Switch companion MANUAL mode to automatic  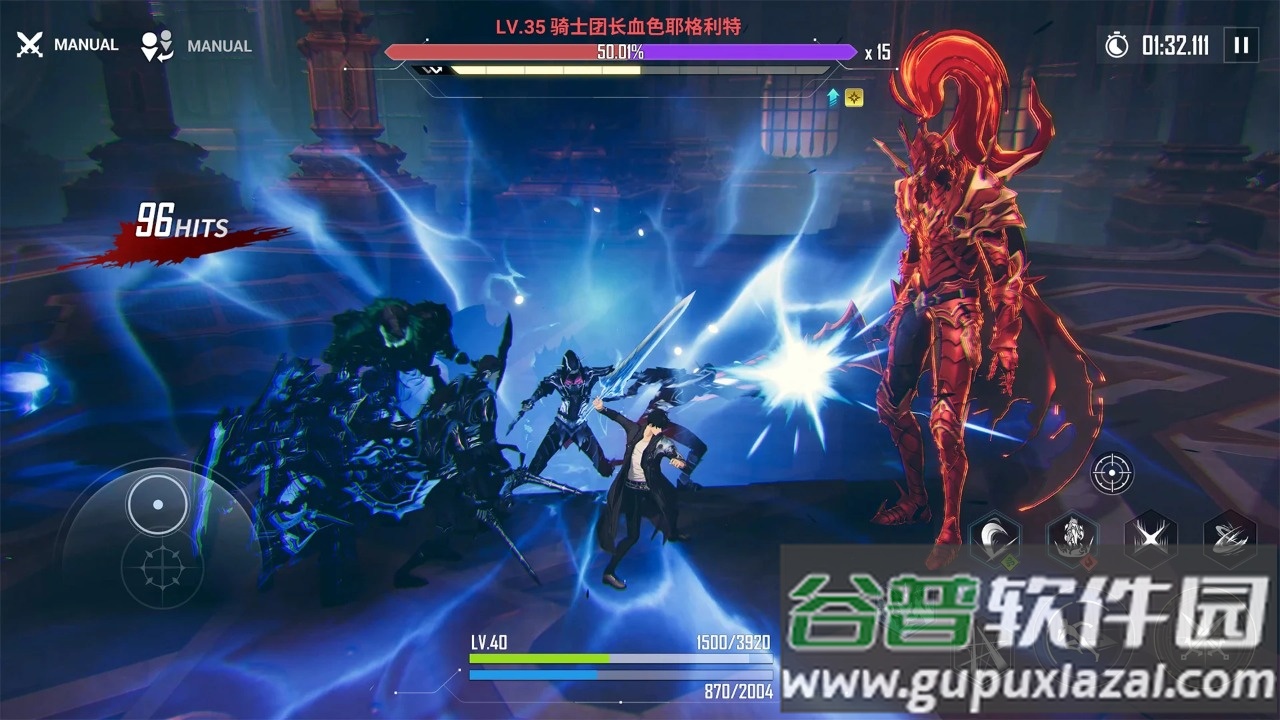[218, 46]
